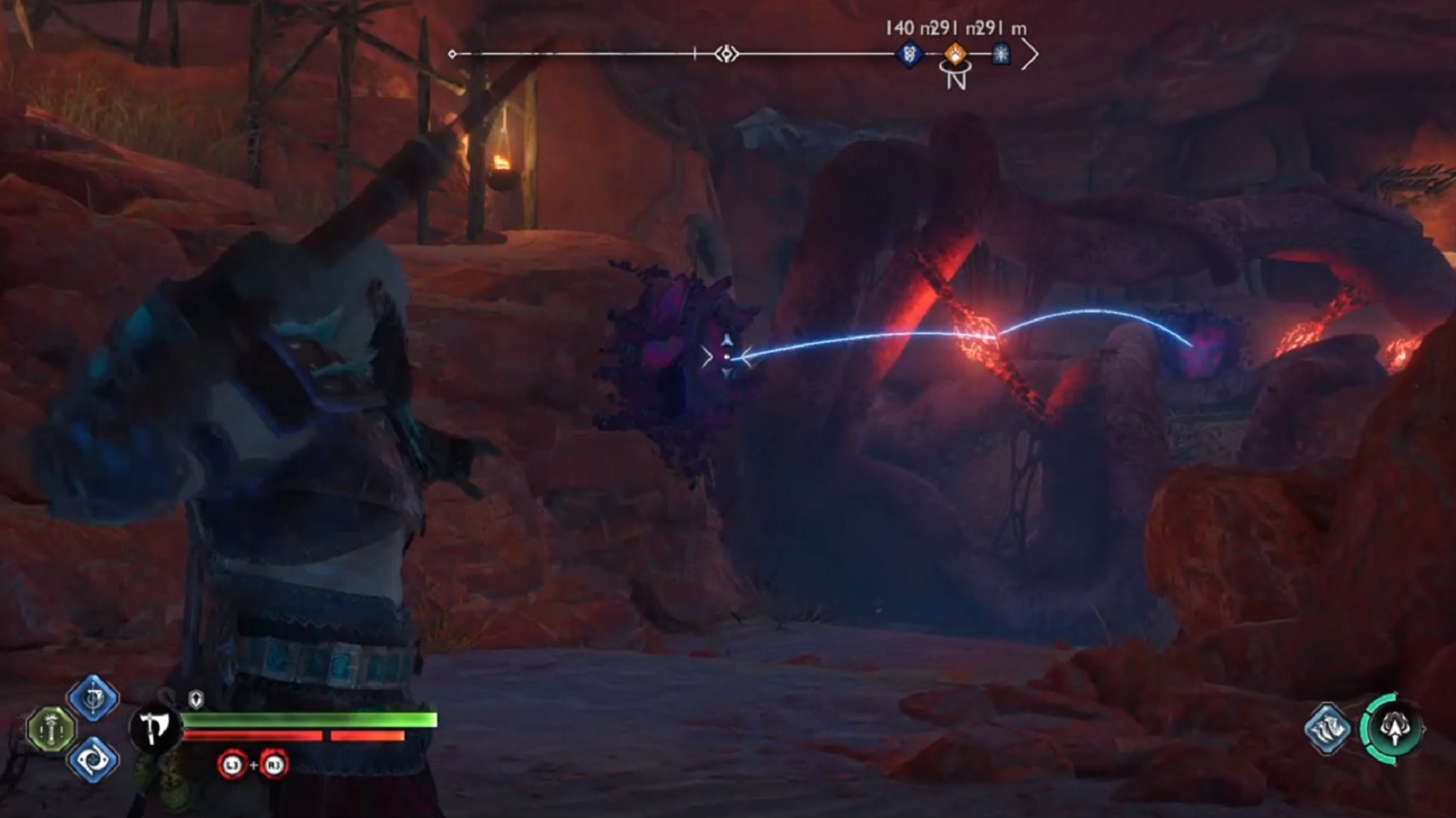Click the central diamond marker on compass
1456x818 pixels.
pos(726,54)
